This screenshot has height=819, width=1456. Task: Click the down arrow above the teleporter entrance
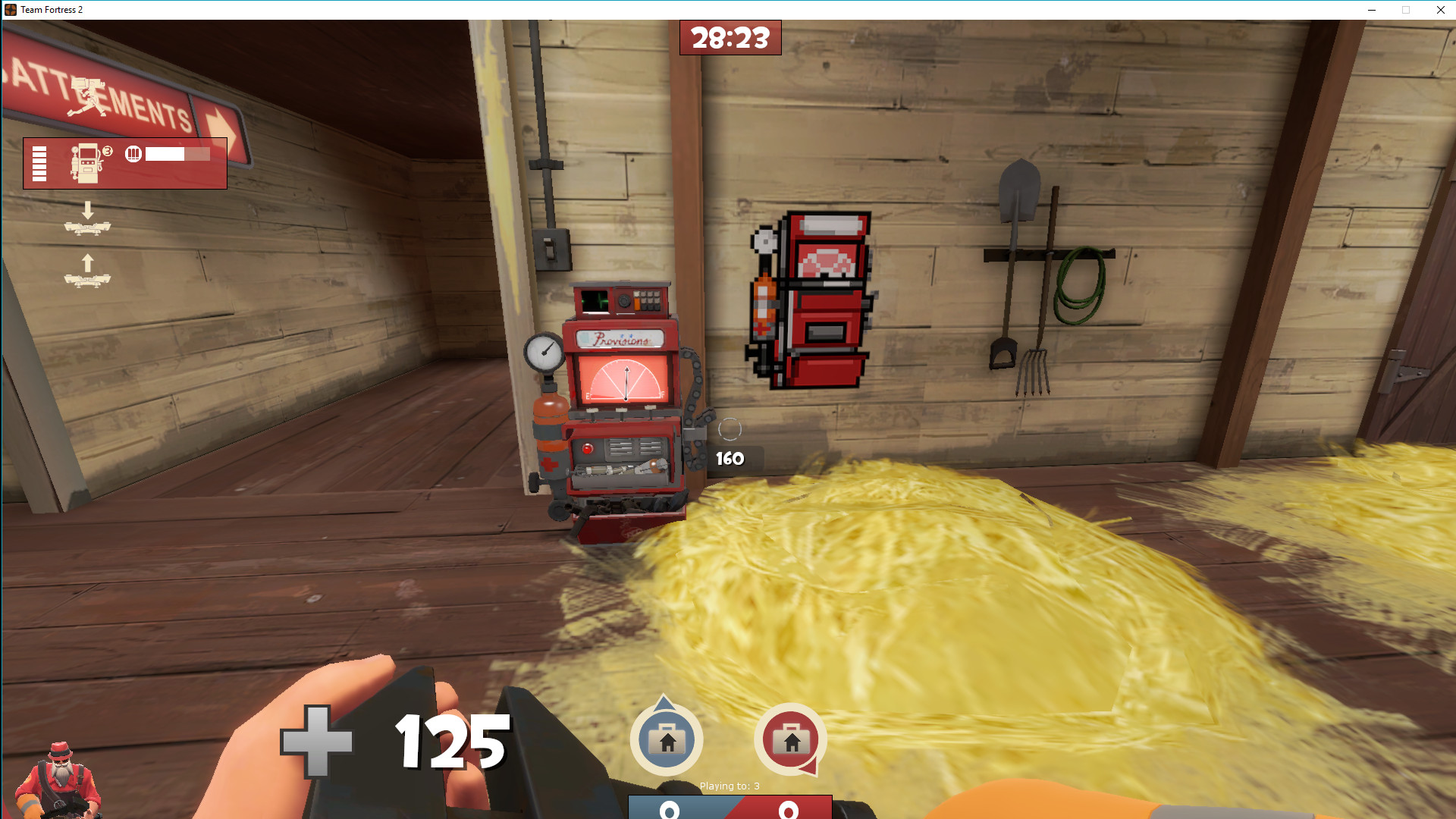click(87, 209)
